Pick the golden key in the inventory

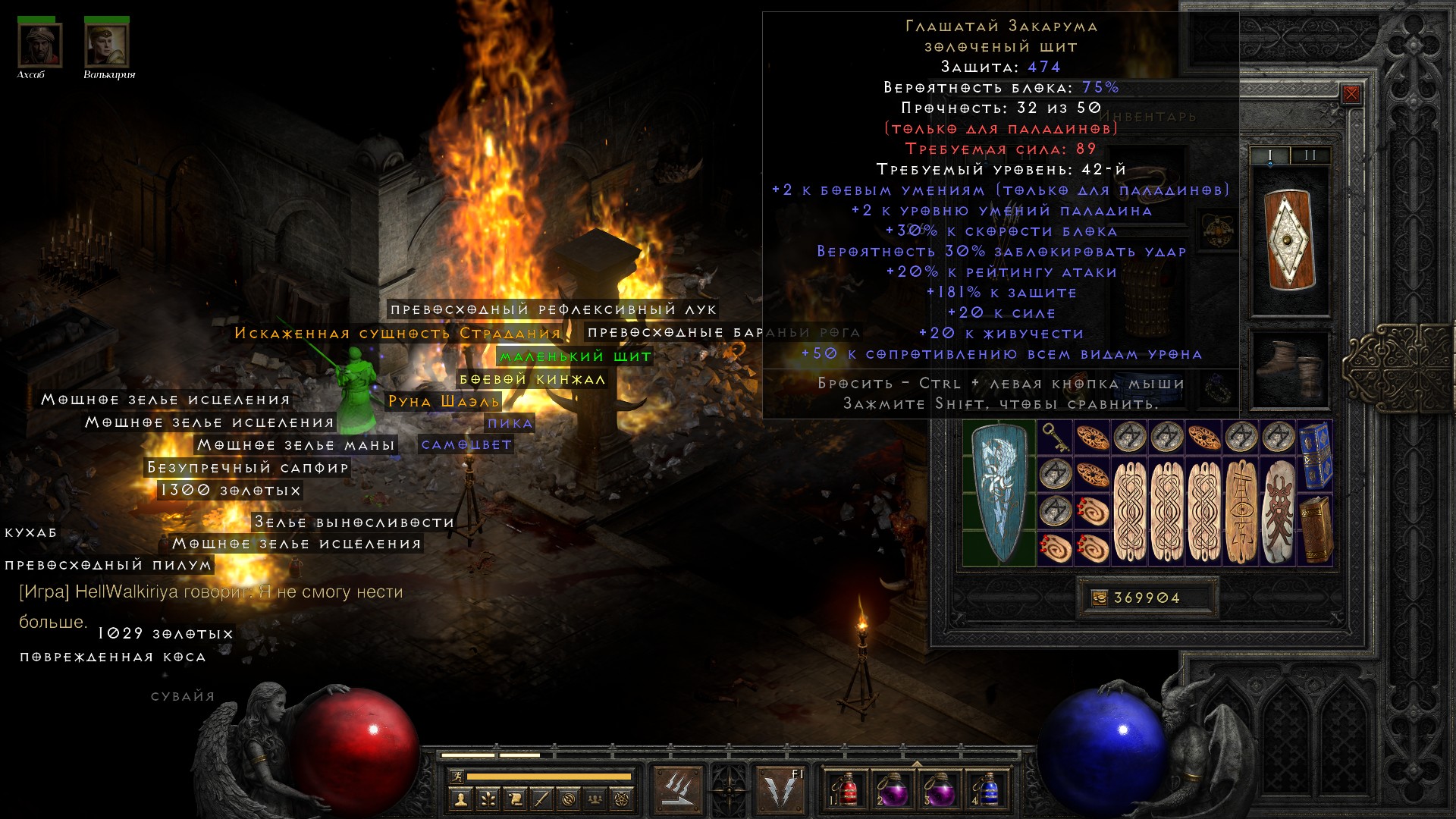1054,438
